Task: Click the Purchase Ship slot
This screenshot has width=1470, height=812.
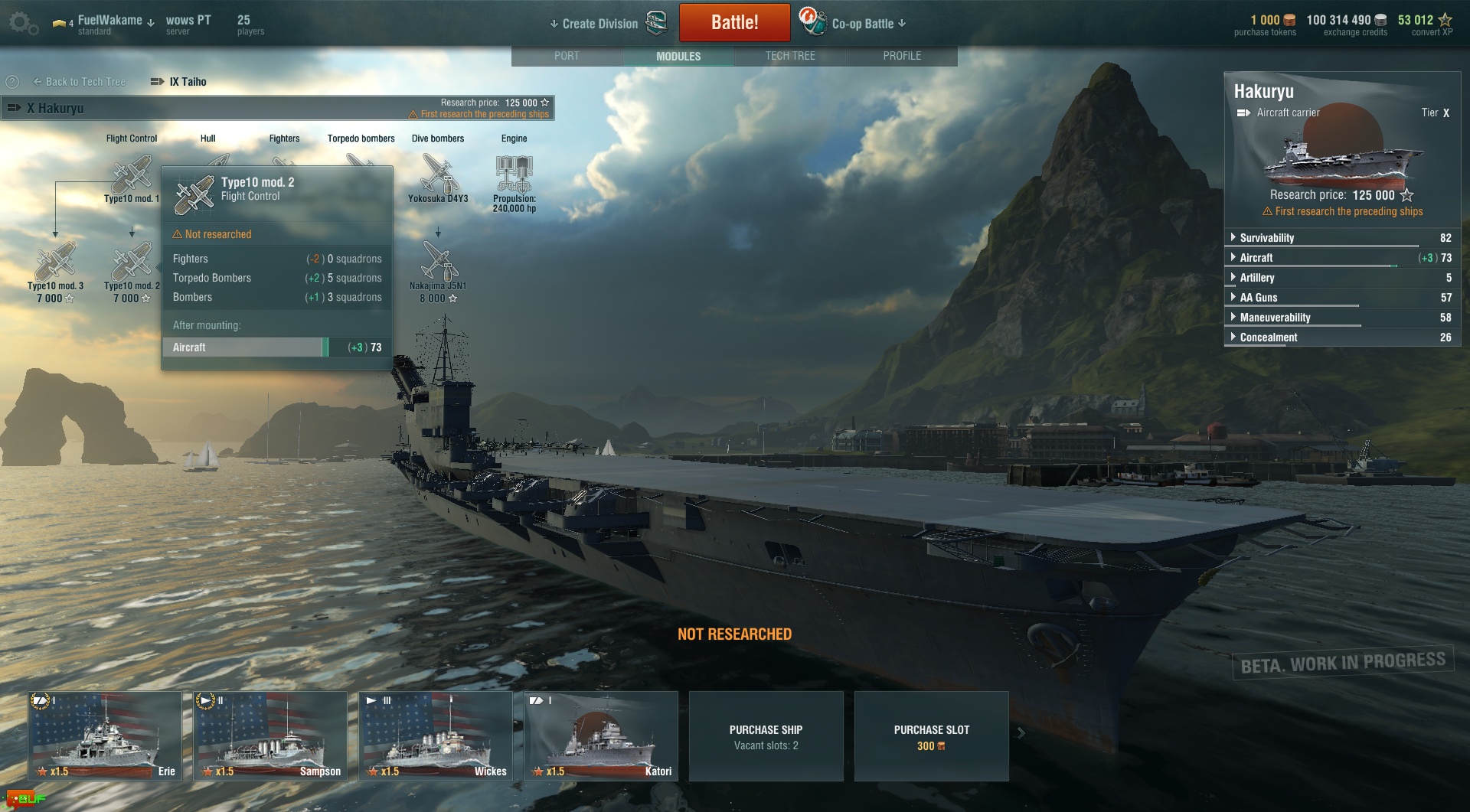Action: coord(766,736)
